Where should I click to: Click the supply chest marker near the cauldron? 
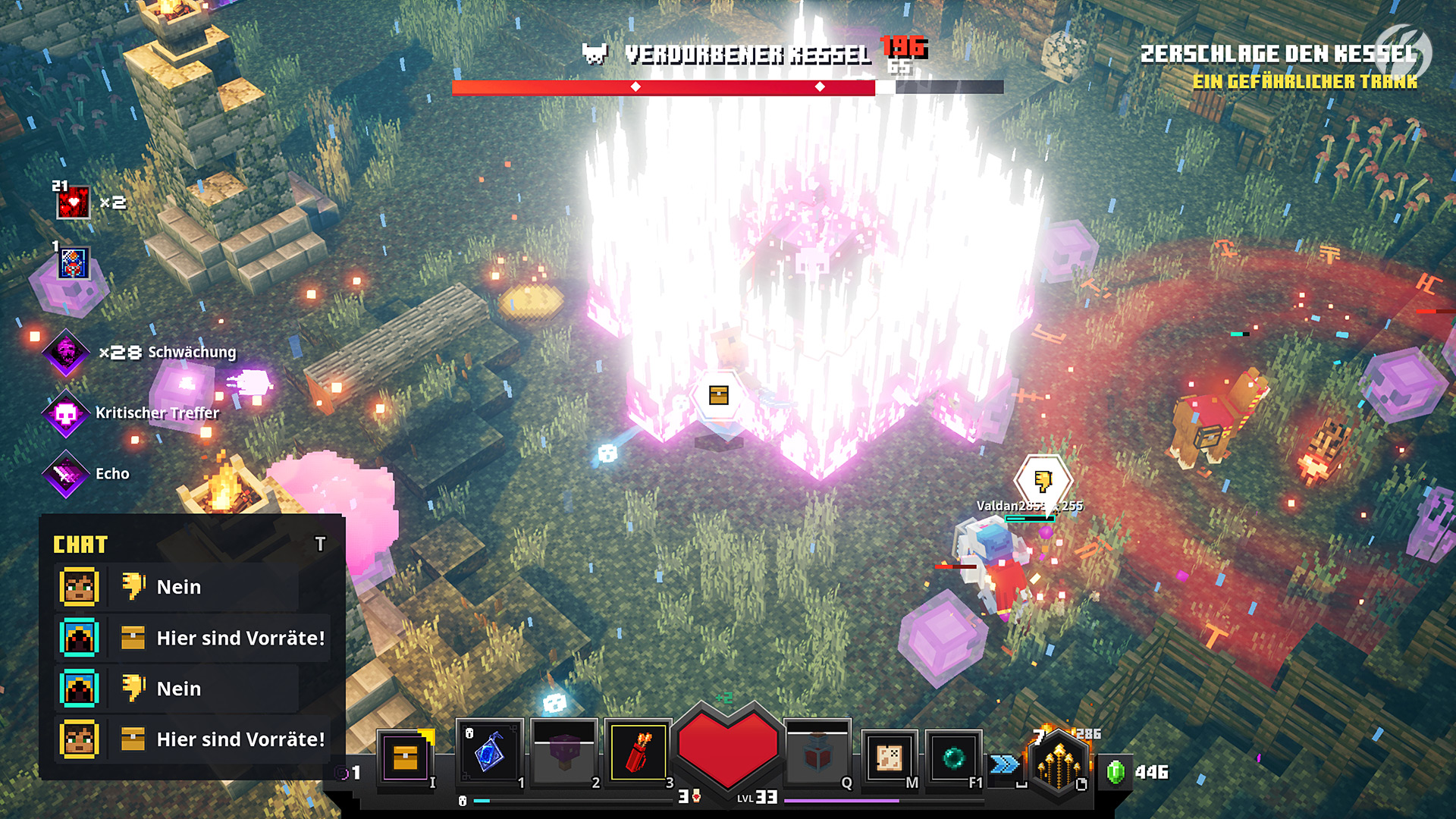(719, 396)
